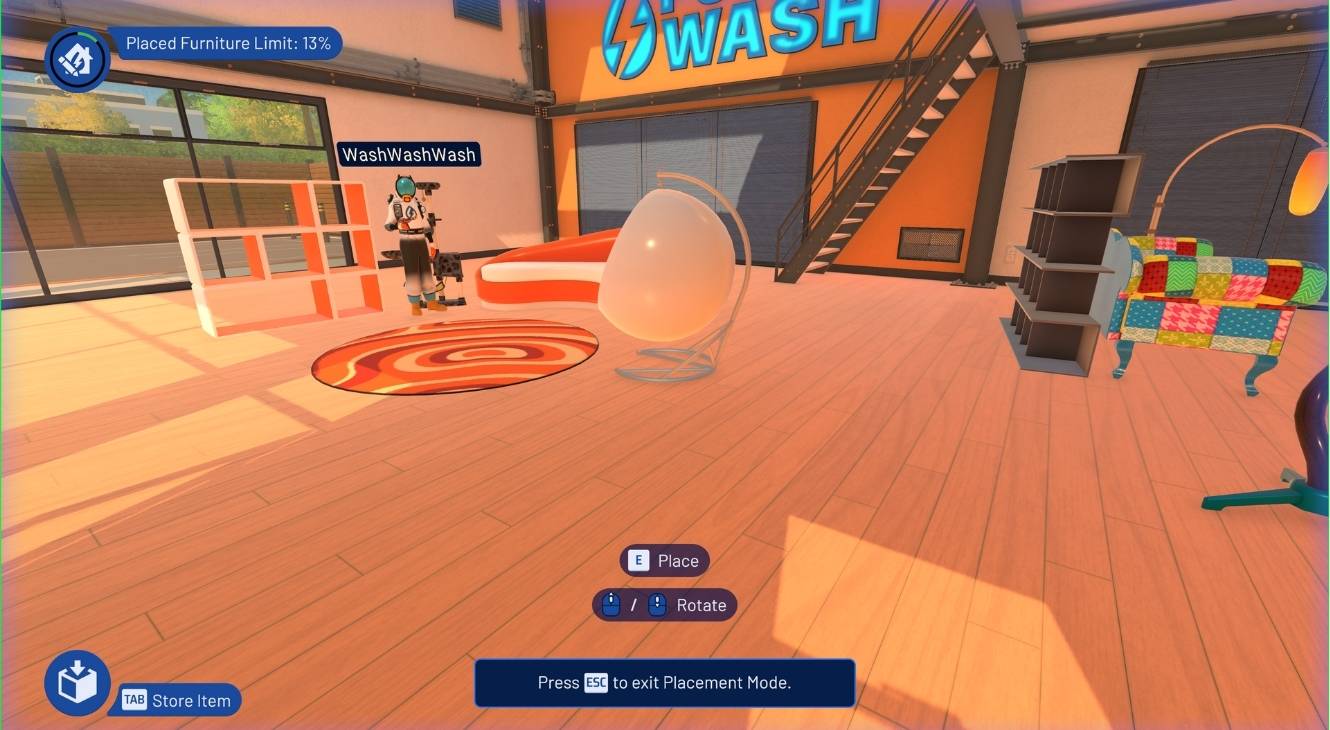
Task: Click the Placed Furniture Limit percentage badge
Action: tap(228, 43)
